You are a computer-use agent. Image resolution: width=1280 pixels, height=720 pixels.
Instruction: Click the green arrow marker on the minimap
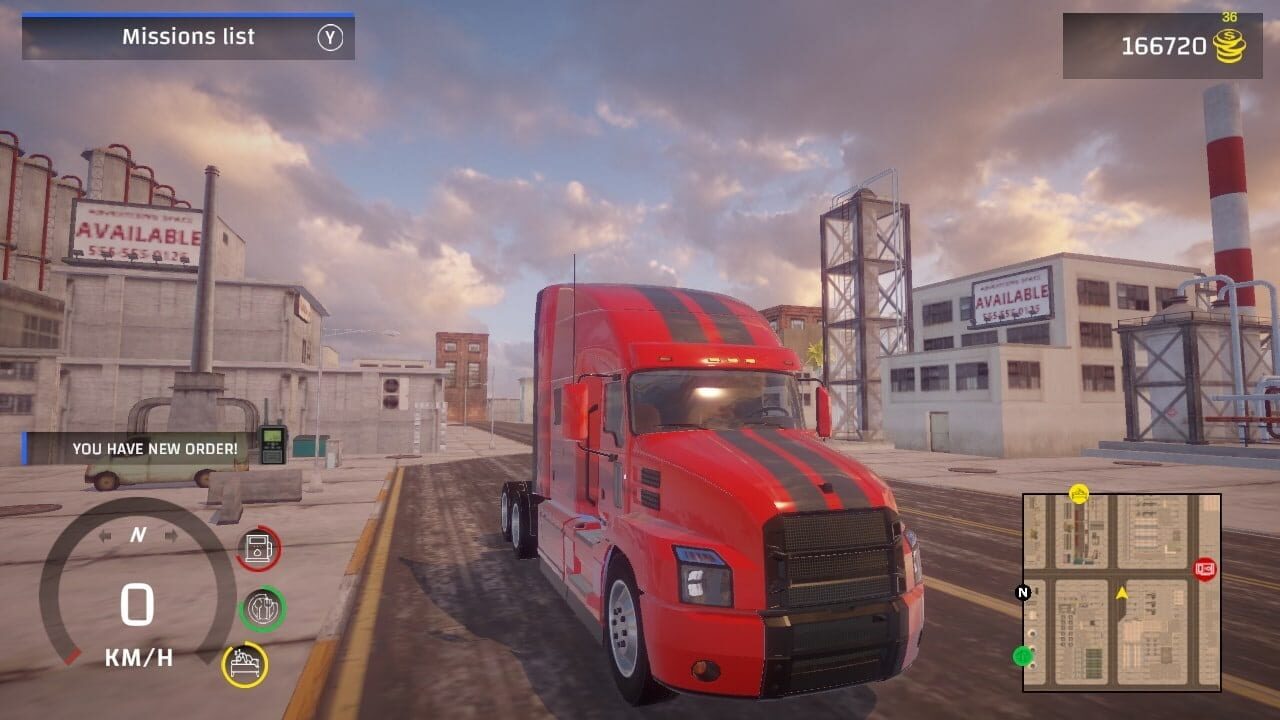click(x=1022, y=655)
